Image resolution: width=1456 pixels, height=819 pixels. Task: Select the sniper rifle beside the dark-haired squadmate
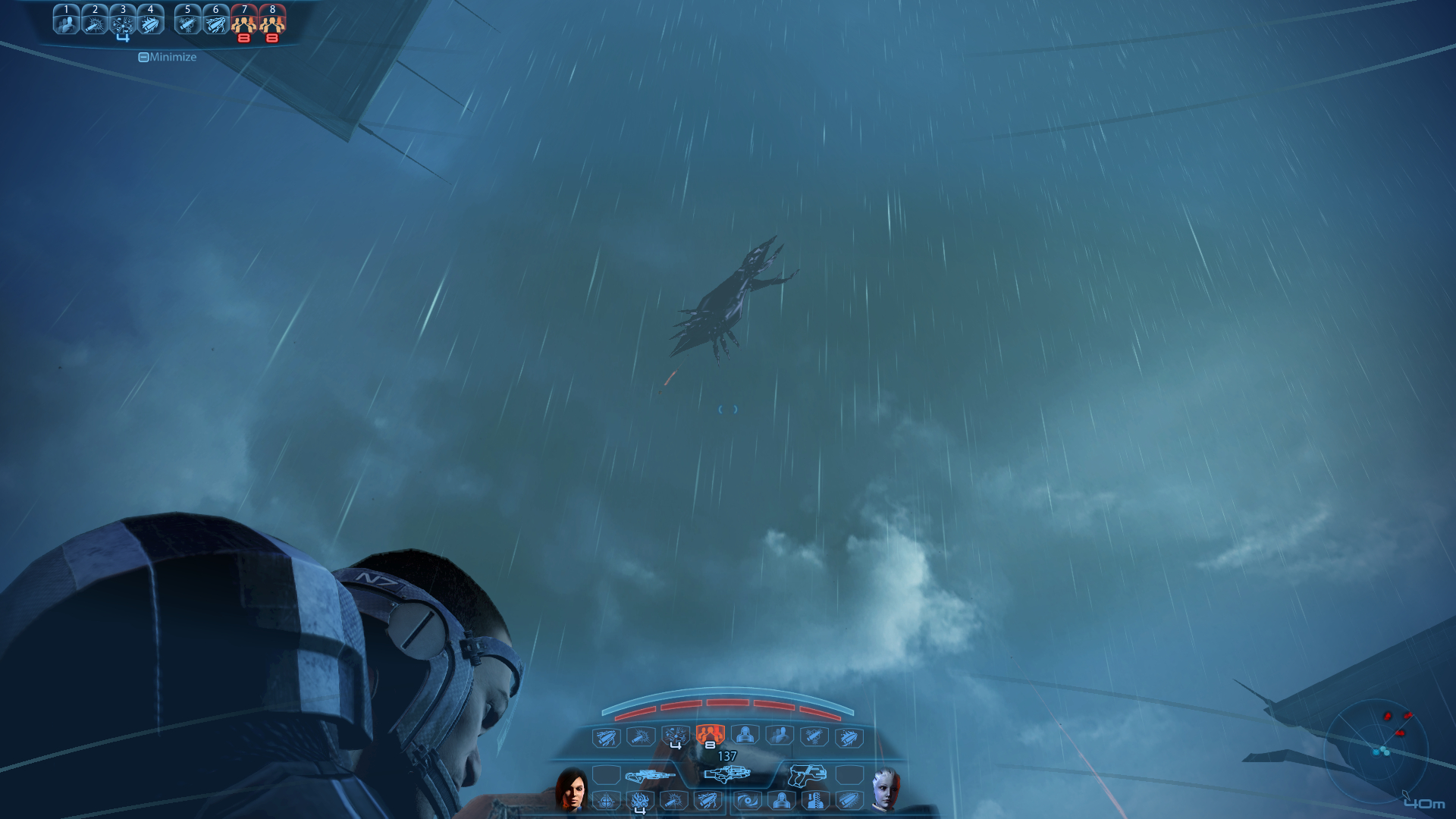[x=648, y=776]
